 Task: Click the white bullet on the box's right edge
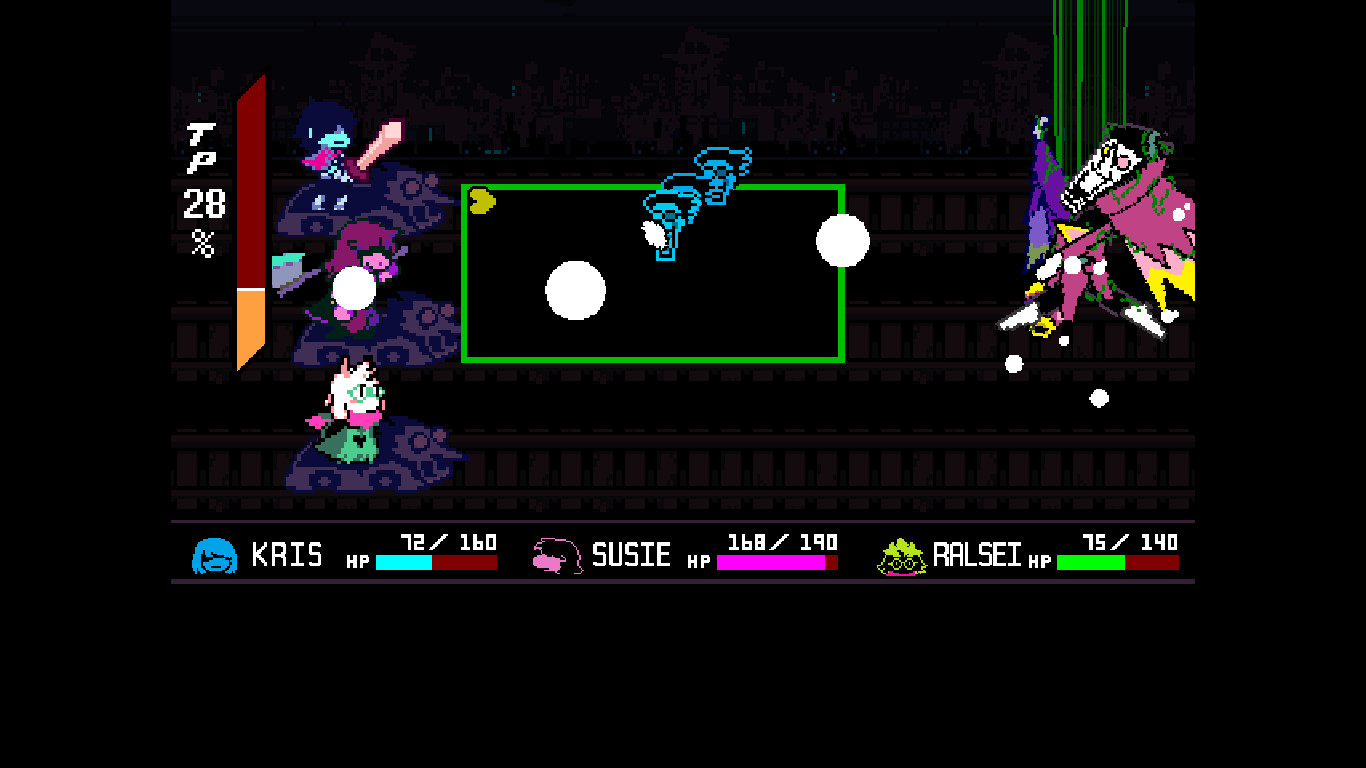tap(845, 240)
